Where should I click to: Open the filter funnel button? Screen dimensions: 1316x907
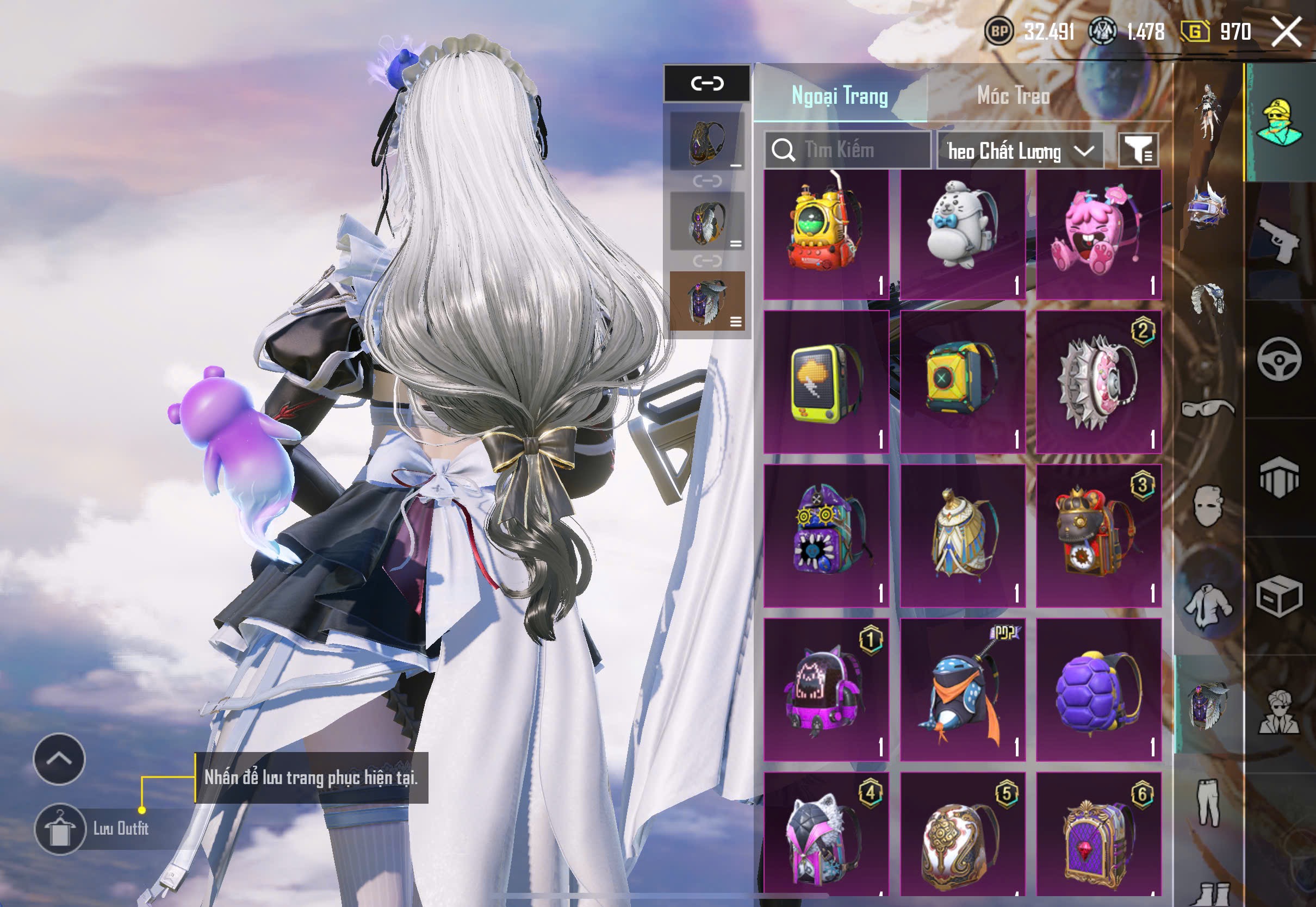click(1138, 150)
